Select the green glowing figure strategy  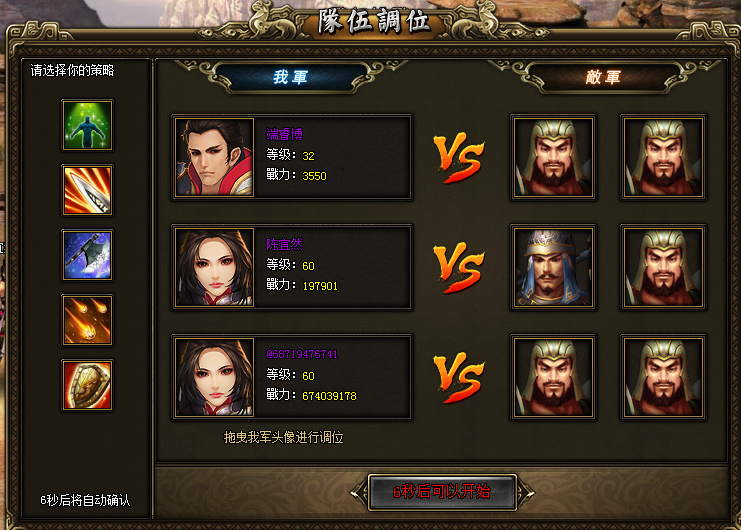87,125
